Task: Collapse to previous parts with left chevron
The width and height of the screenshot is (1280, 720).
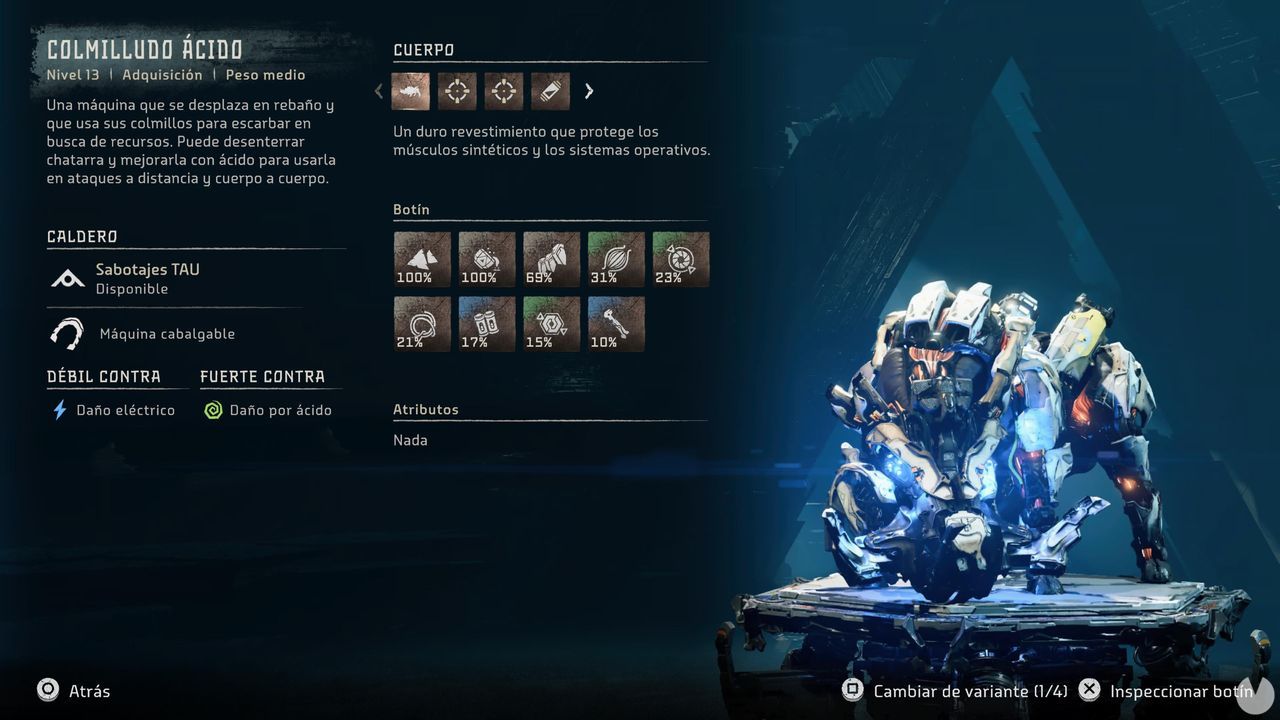Action: [x=378, y=91]
